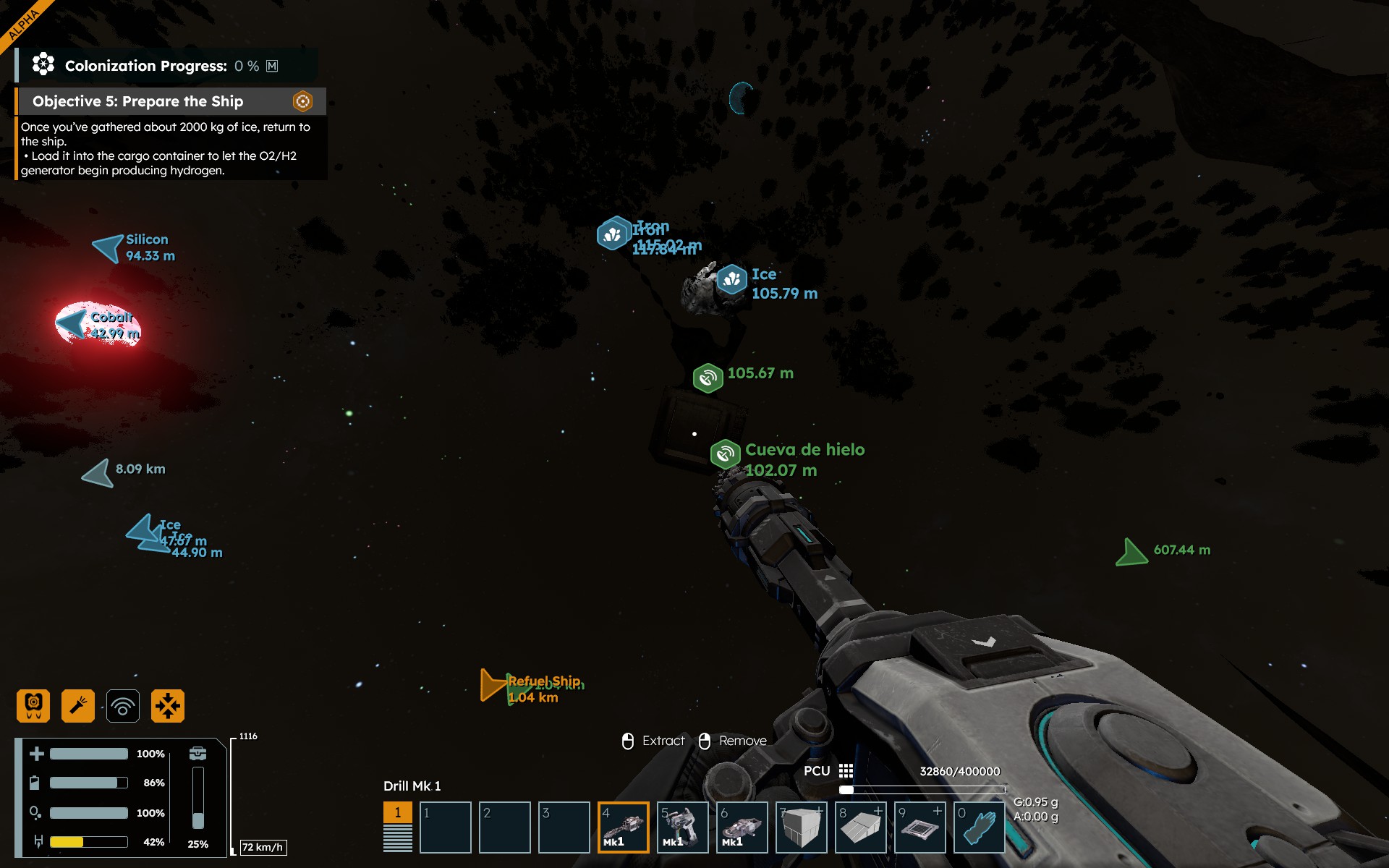Toggle the flashlight icon
1389x868 pixels.
click(78, 706)
